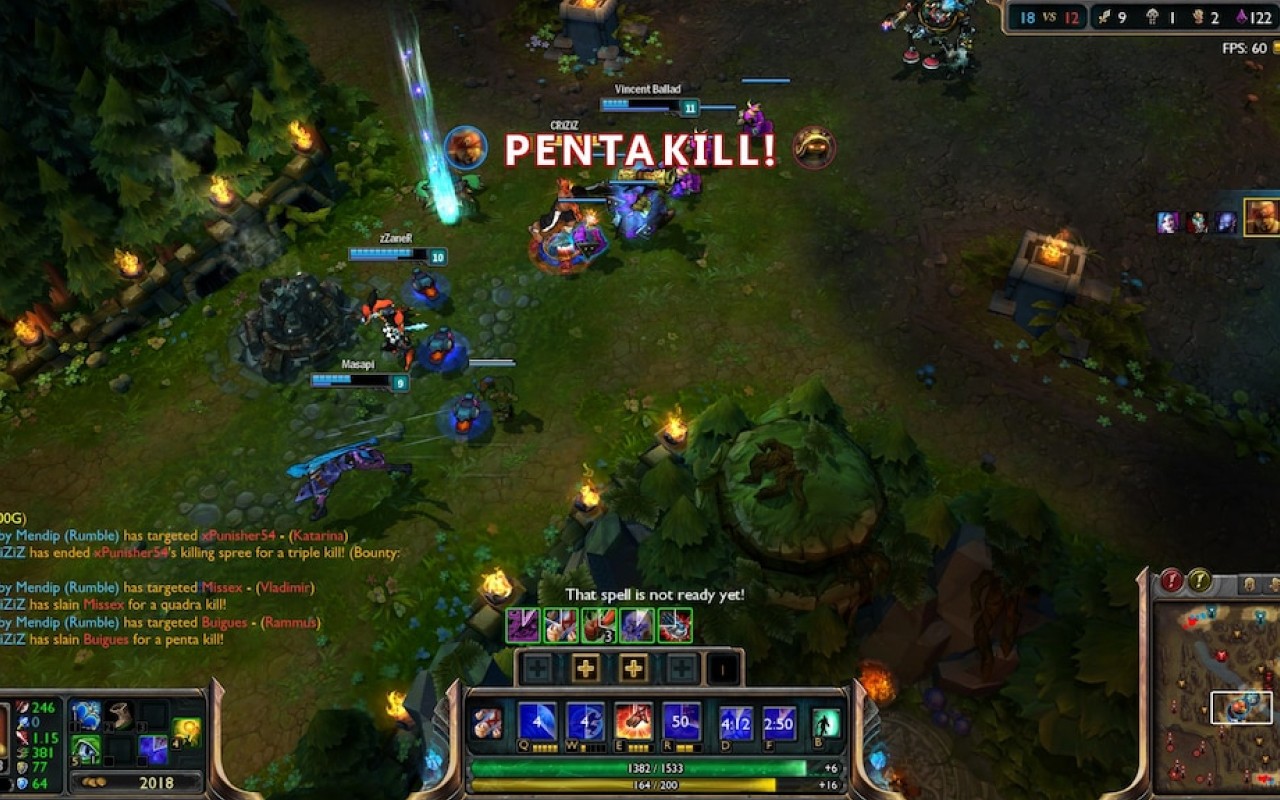Select the E ability with the fiery icon
This screenshot has height=800, width=1280.
click(x=632, y=722)
